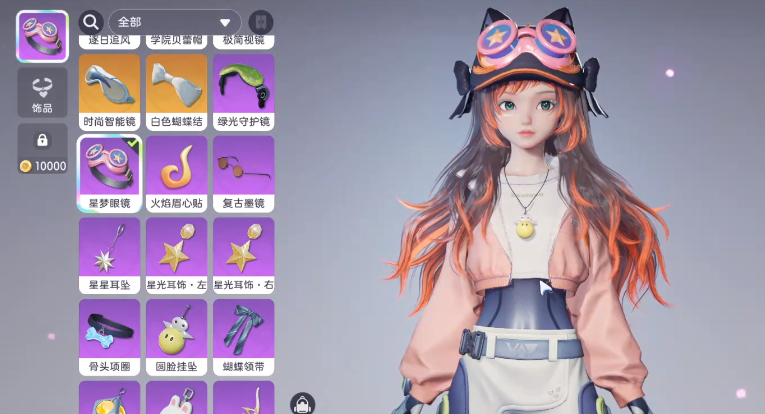Equip the 骨头项圈 bone collar
Screen dimensions: 765x414
click(109, 337)
